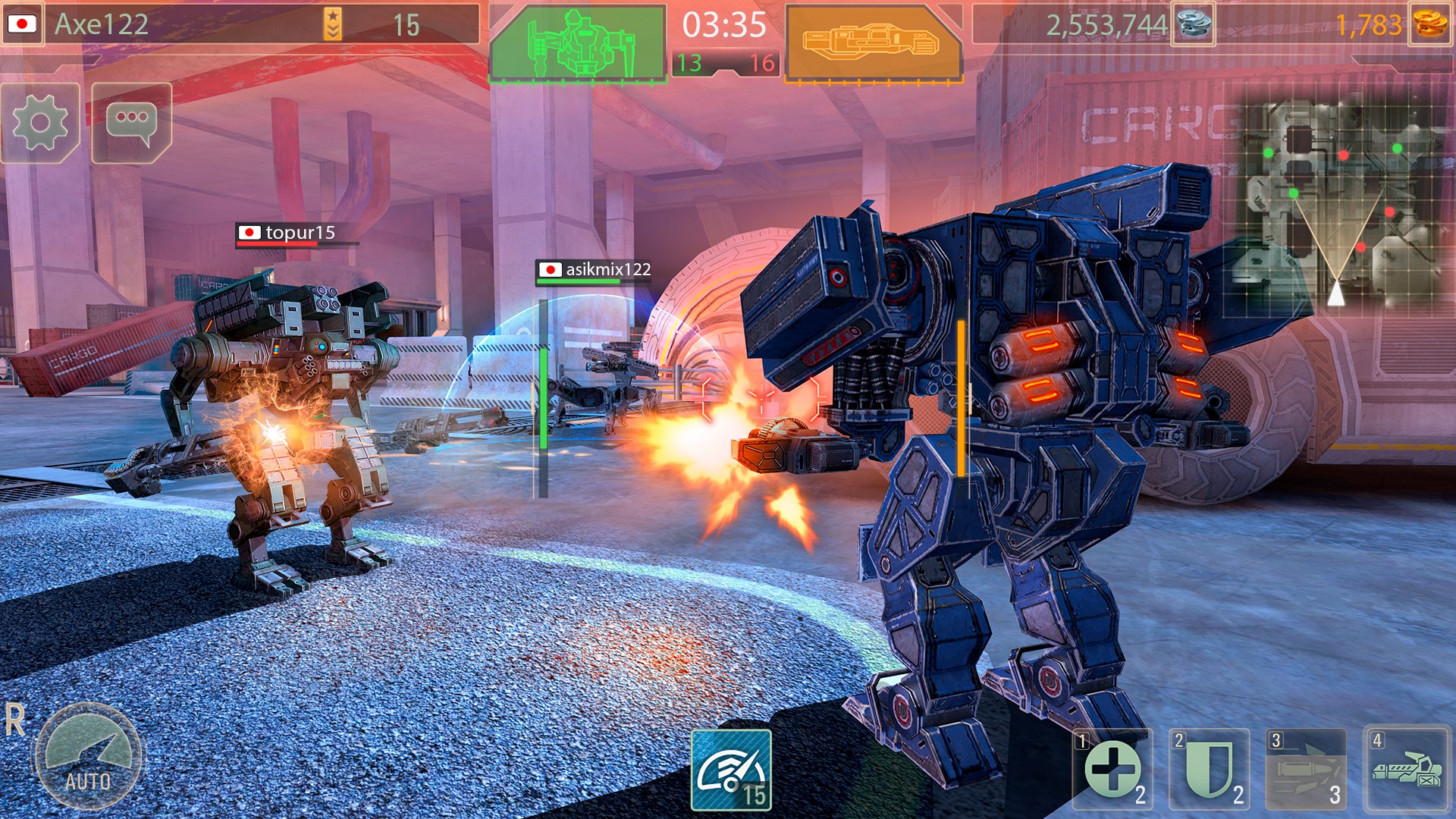This screenshot has width=1456, height=819.
Task: Select the missile ammo slot 3
Action: (x=1306, y=770)
